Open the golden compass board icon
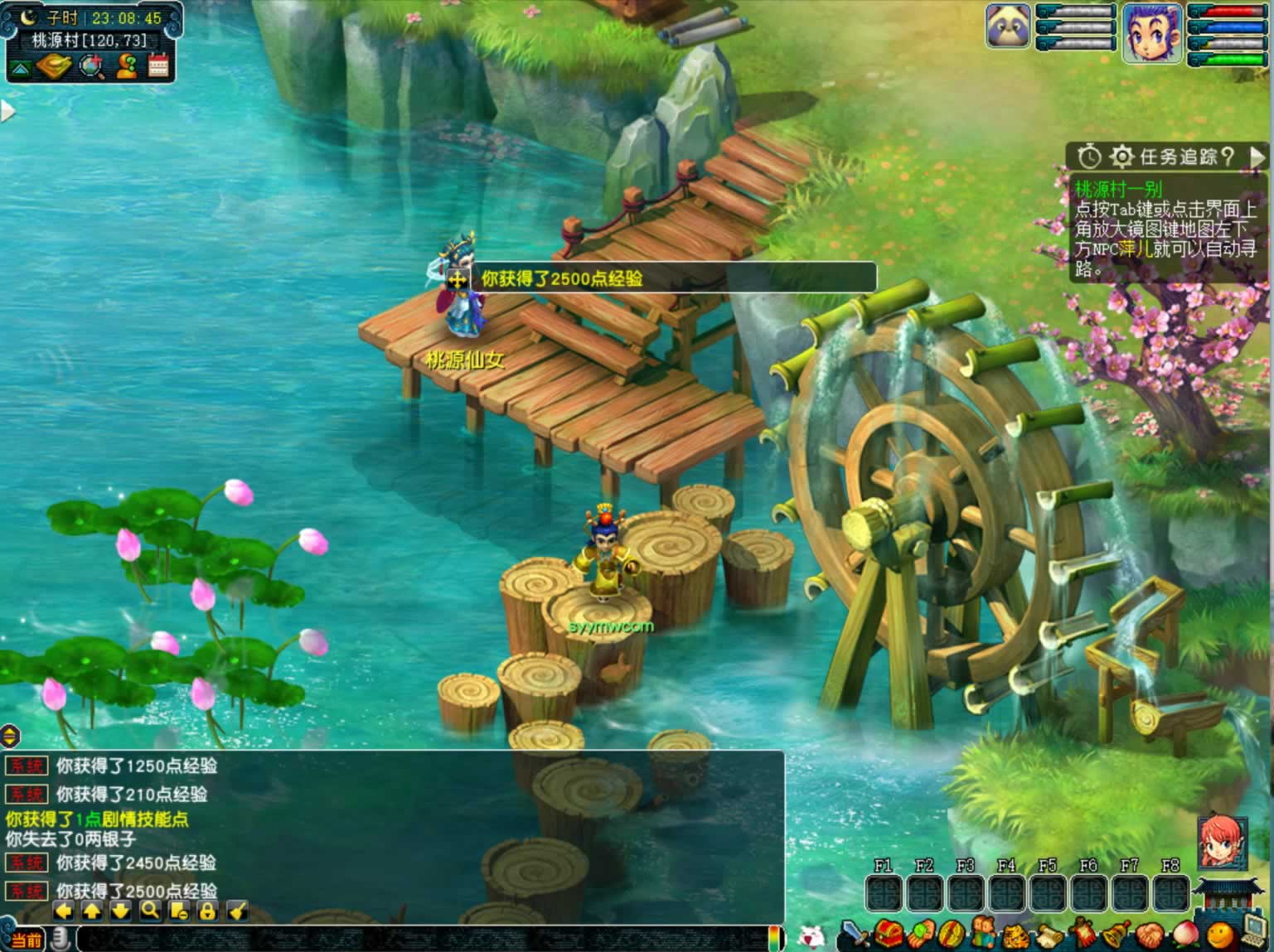Viewport: 1274px width, 952px height. click(53, 65)
